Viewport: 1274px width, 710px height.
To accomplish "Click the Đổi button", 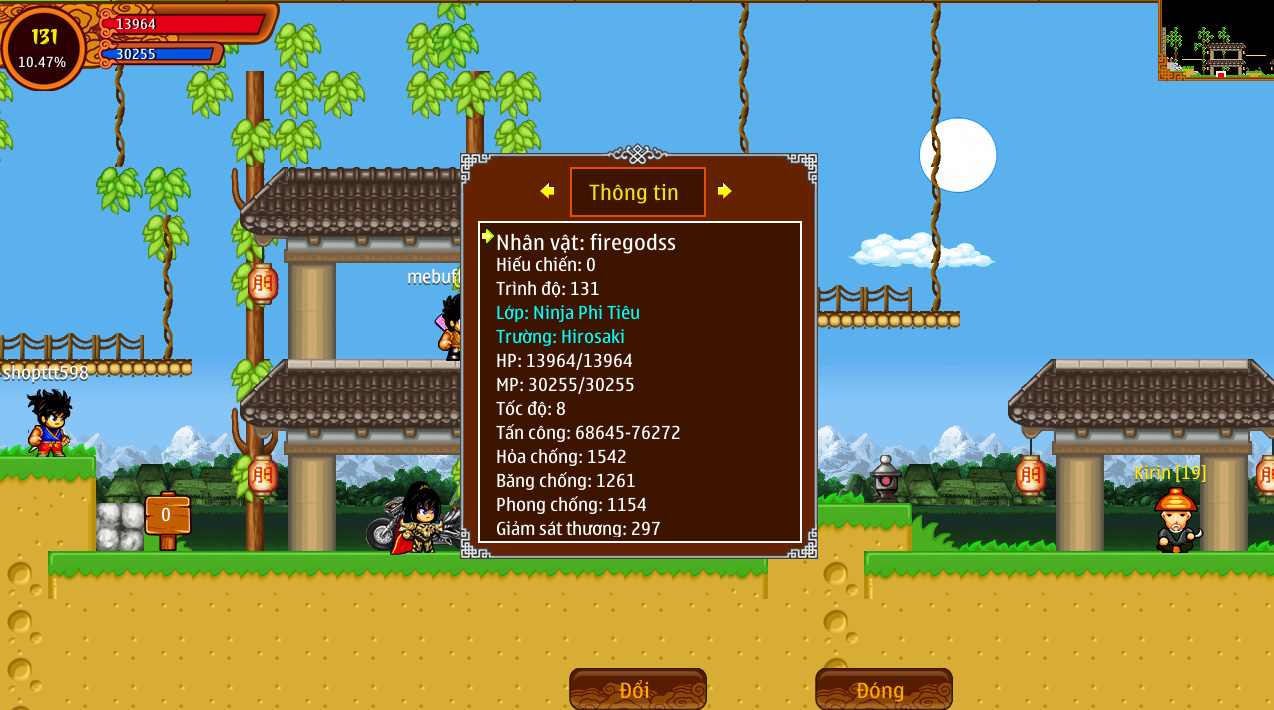I will (637, 689).
